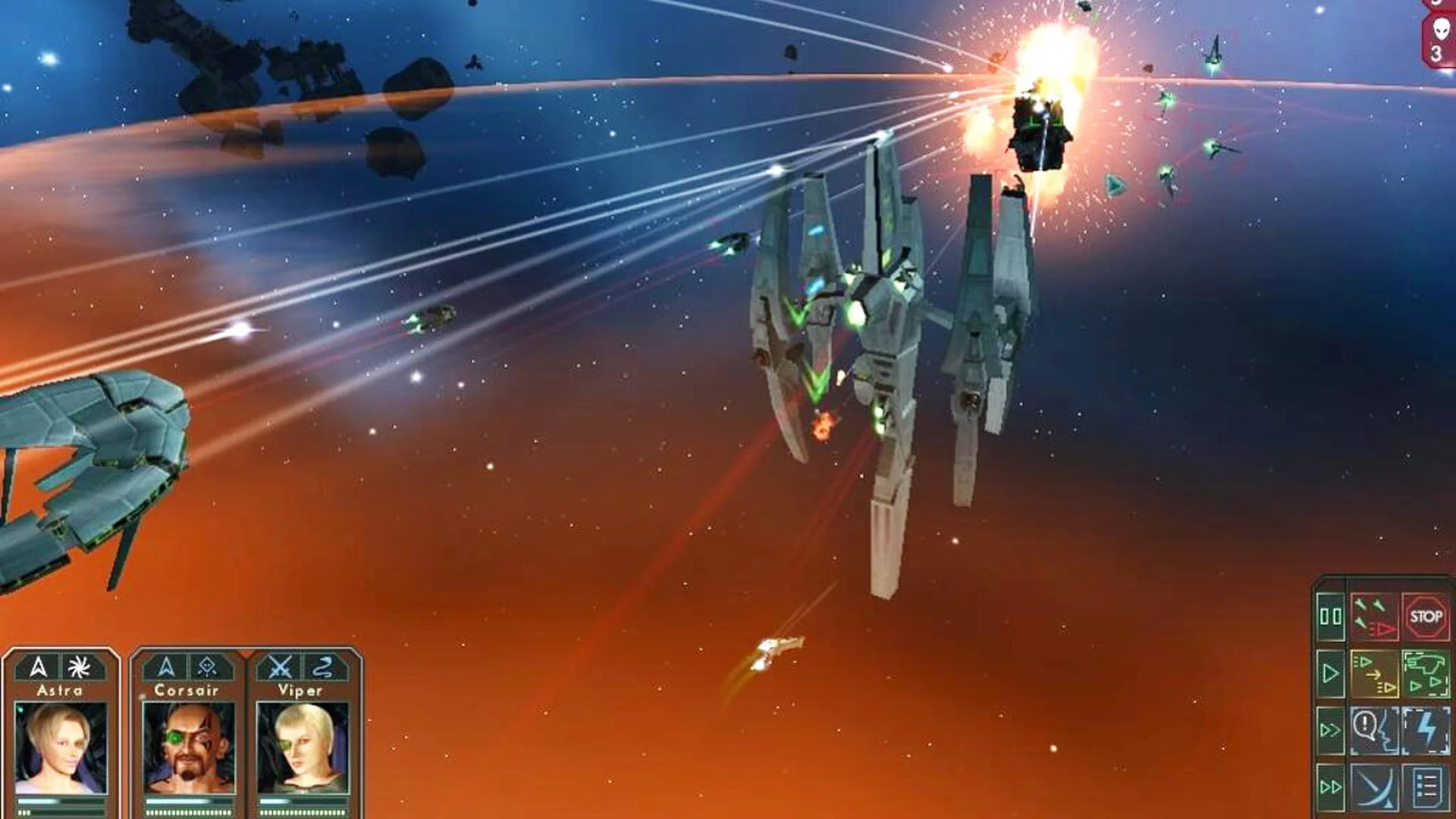The image size is (1456, 819).
Task: Order fighters to attack enemy targets
Action: (x=1375, y=617)
